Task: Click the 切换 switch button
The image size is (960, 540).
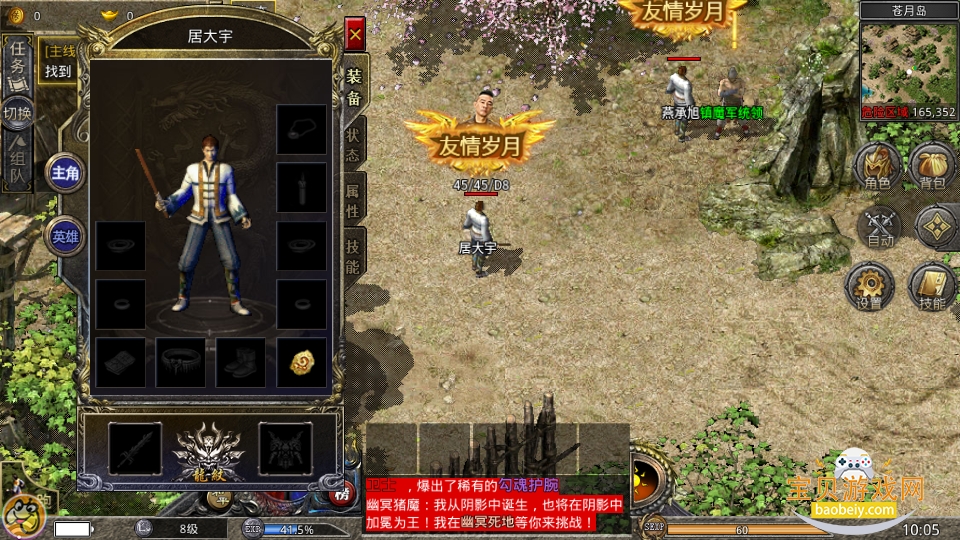Action: (x=17, y=112)
